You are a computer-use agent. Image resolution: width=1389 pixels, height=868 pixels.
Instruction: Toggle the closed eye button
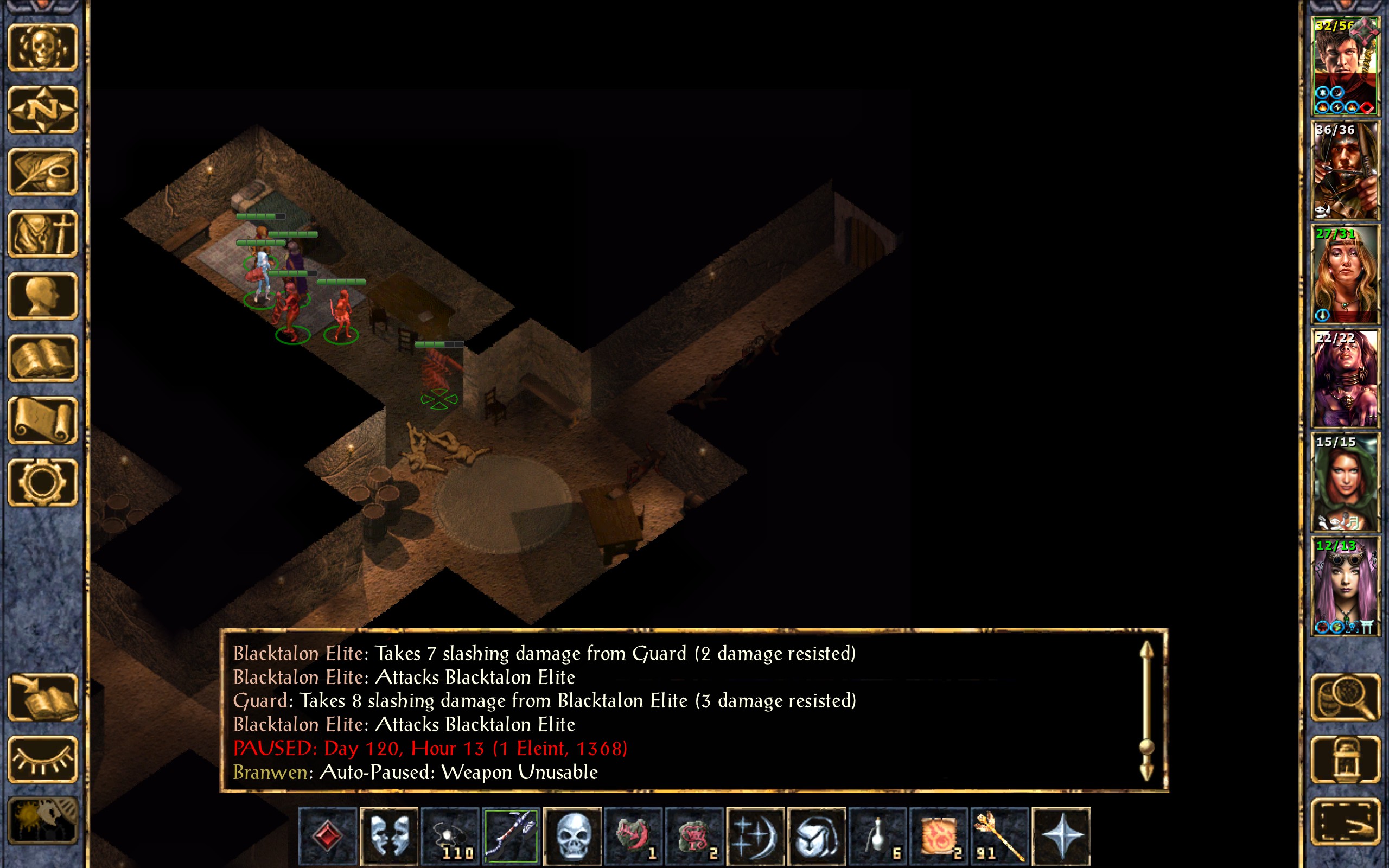[42, 759]
